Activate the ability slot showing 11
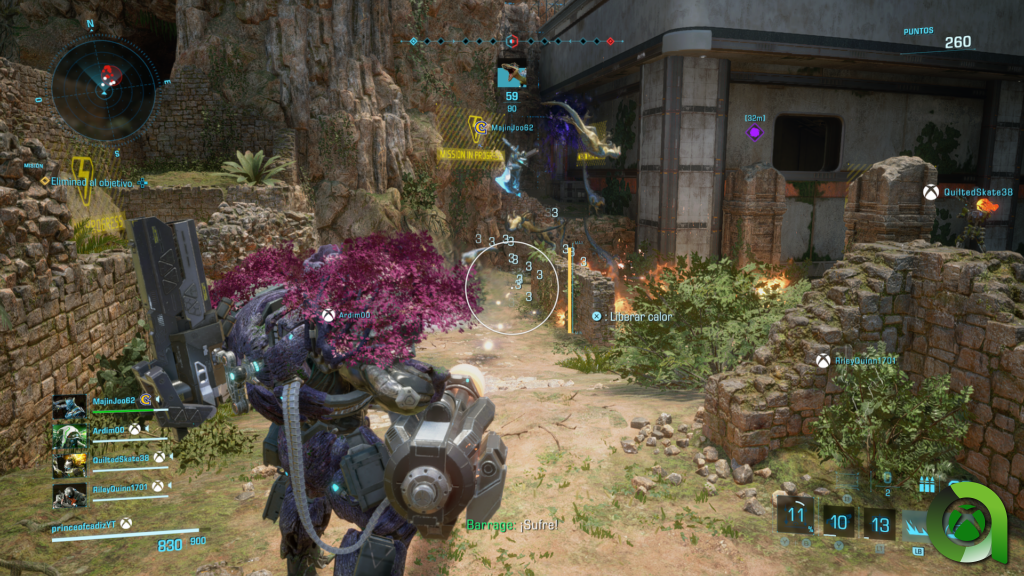1024x576 pixels. tap(796, 520)
